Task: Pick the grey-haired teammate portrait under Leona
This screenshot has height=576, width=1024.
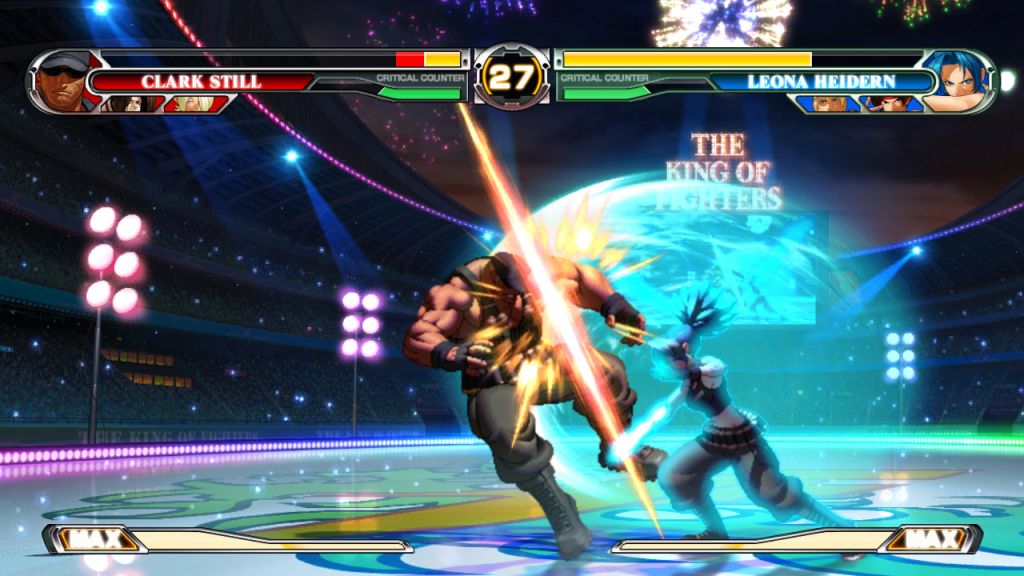Action: click(x=825, y=103)
